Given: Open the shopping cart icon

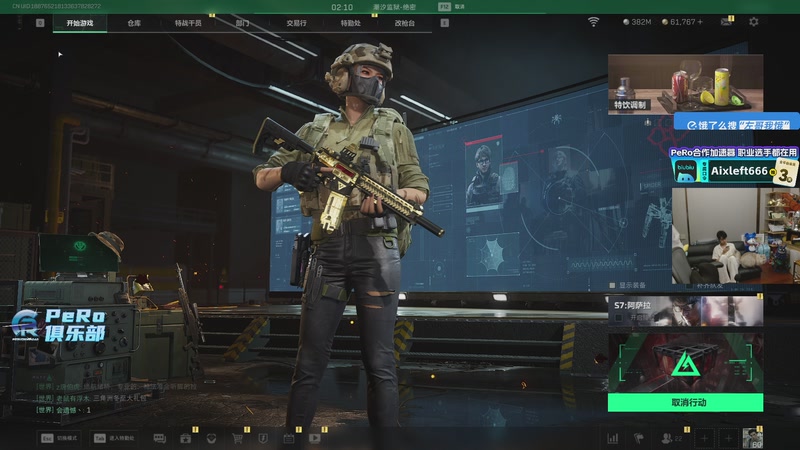Looking at the screenshot, I should 237,437.
